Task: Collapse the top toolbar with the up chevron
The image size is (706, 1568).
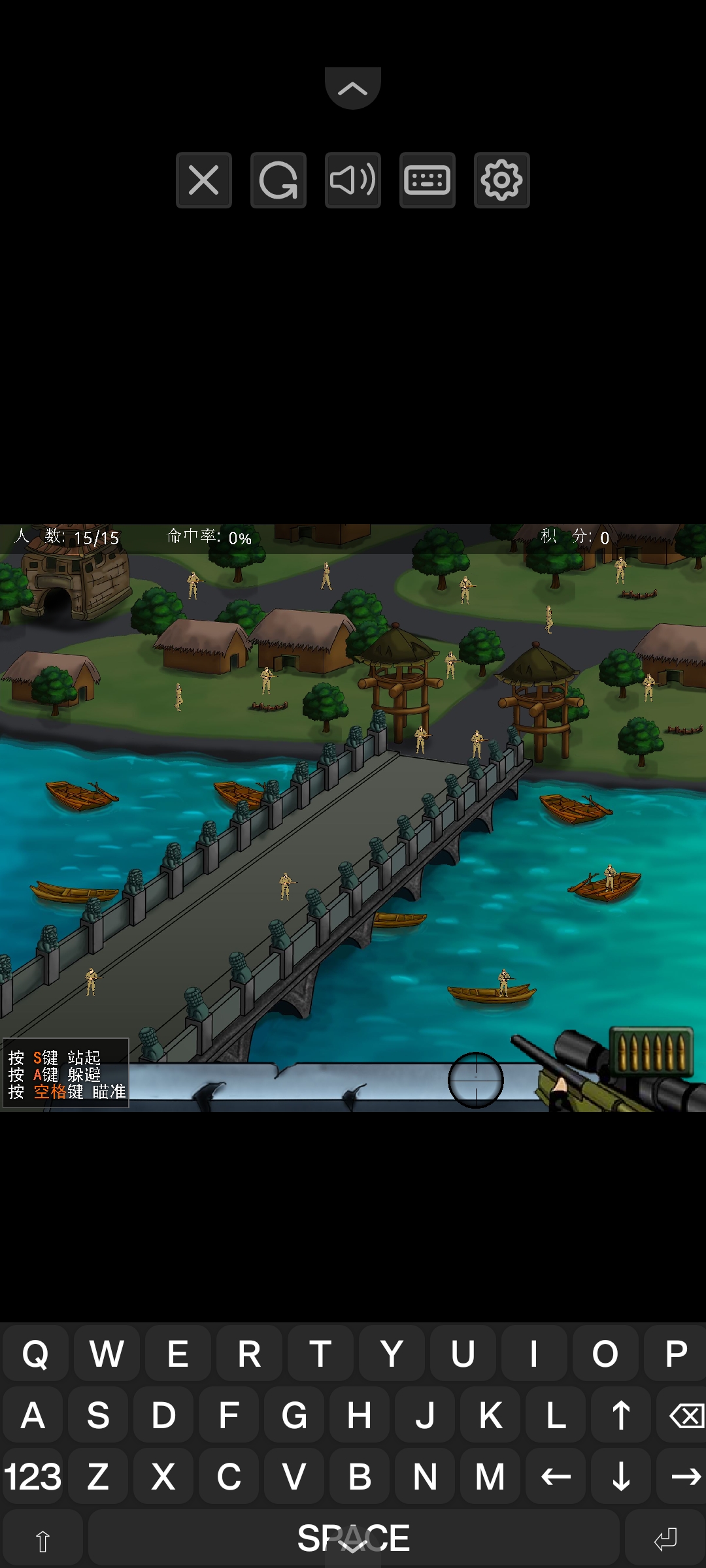Action: [x=352, y=88]
